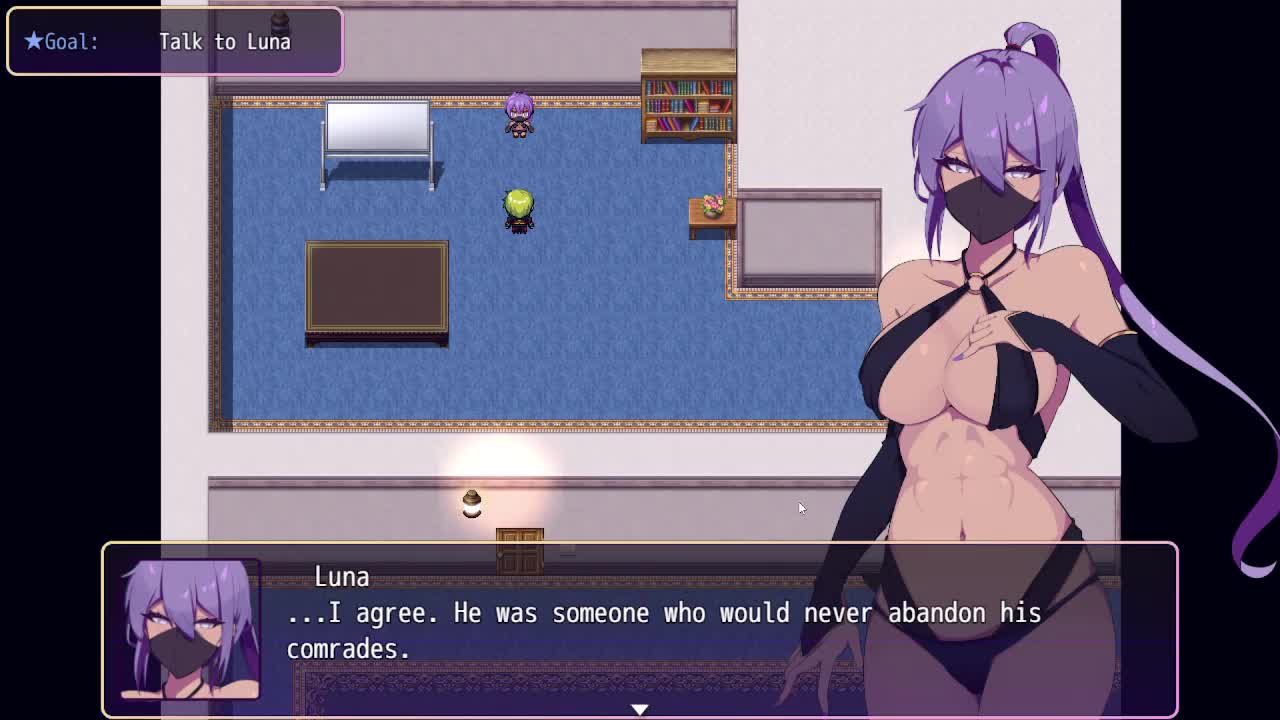Click the Talk to Luna goal tracker
Viewport: 1280px width, 720px height.
pos(175,42)
